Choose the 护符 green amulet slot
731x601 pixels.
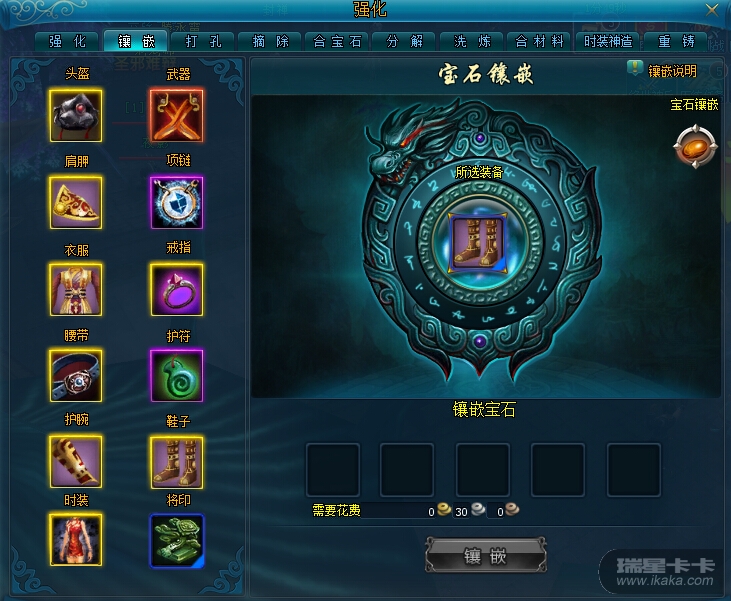pyautogui.click(x=176, y=375)
